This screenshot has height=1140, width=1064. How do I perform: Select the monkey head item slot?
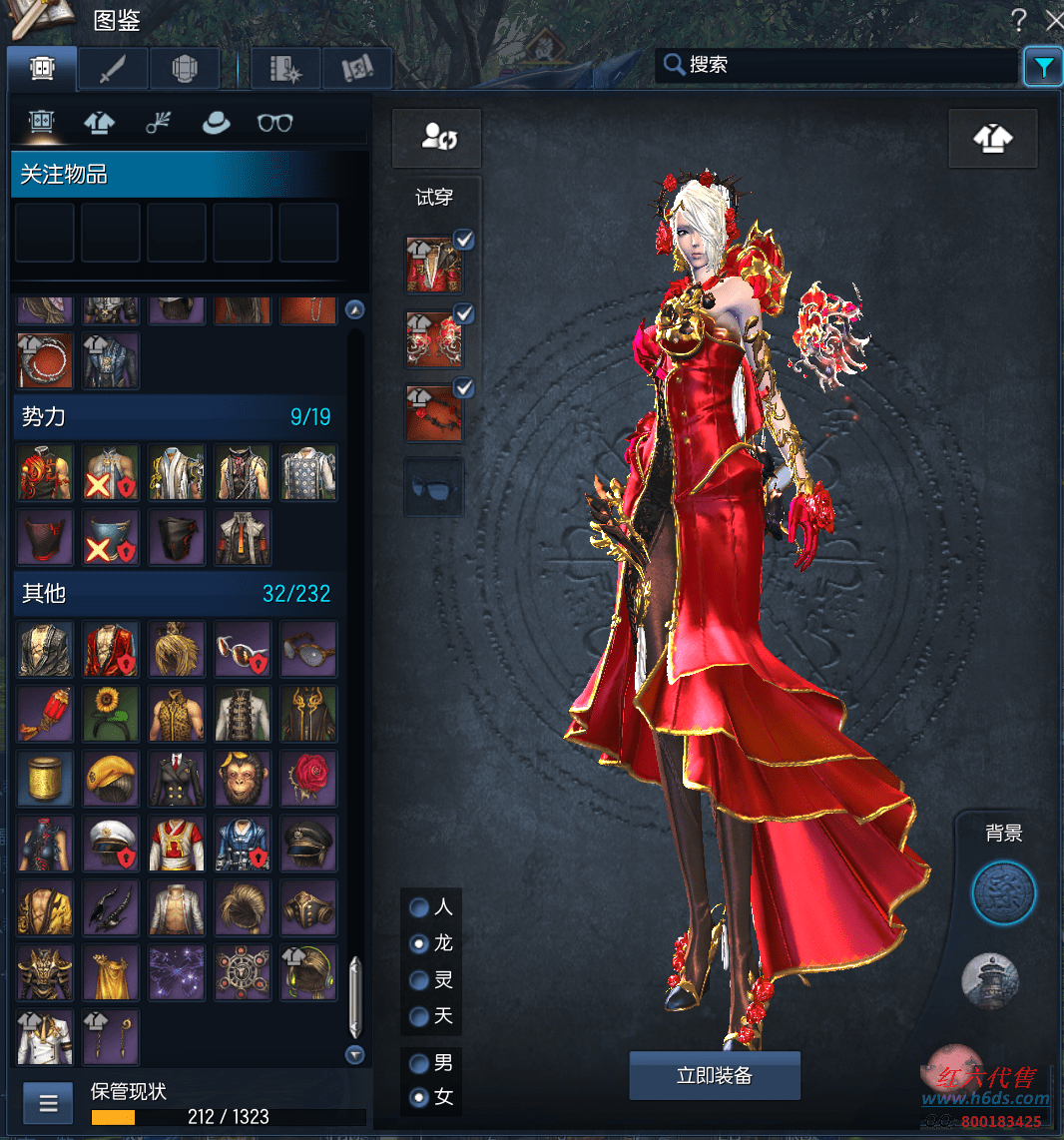(243, 778)
